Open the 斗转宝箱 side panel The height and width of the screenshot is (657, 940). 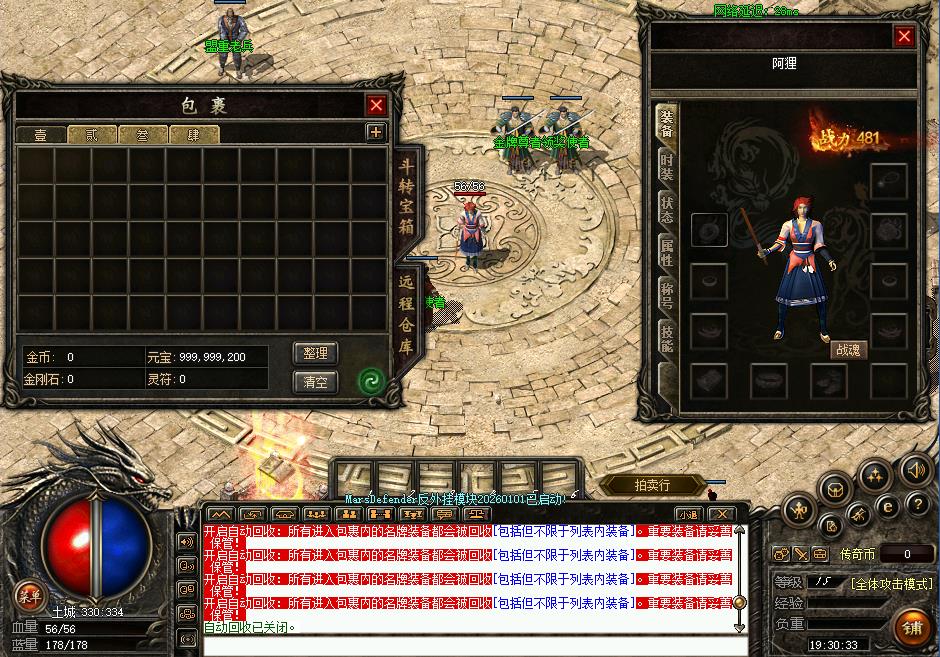click(407, 197)
